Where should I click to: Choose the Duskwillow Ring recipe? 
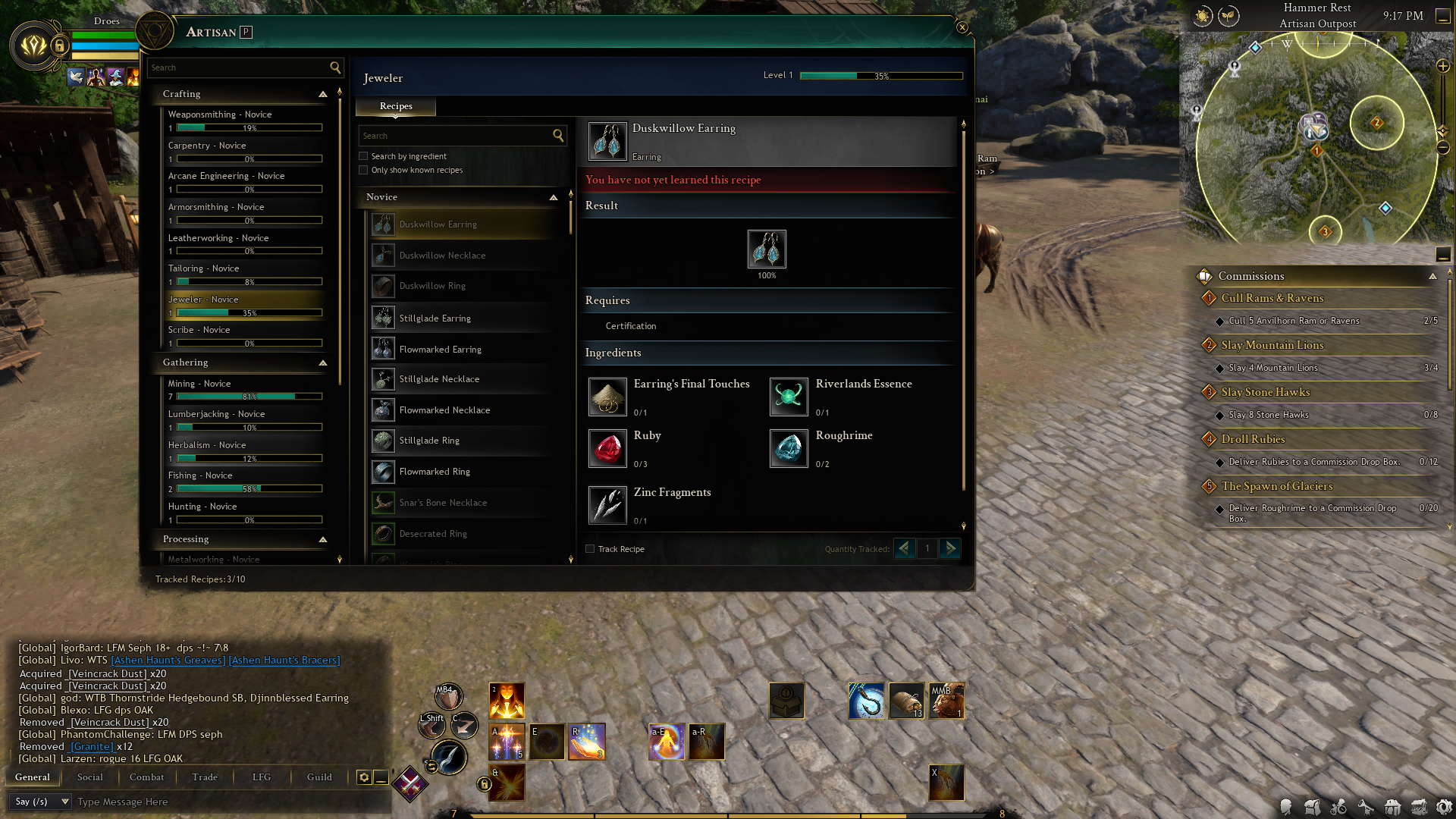432,286
